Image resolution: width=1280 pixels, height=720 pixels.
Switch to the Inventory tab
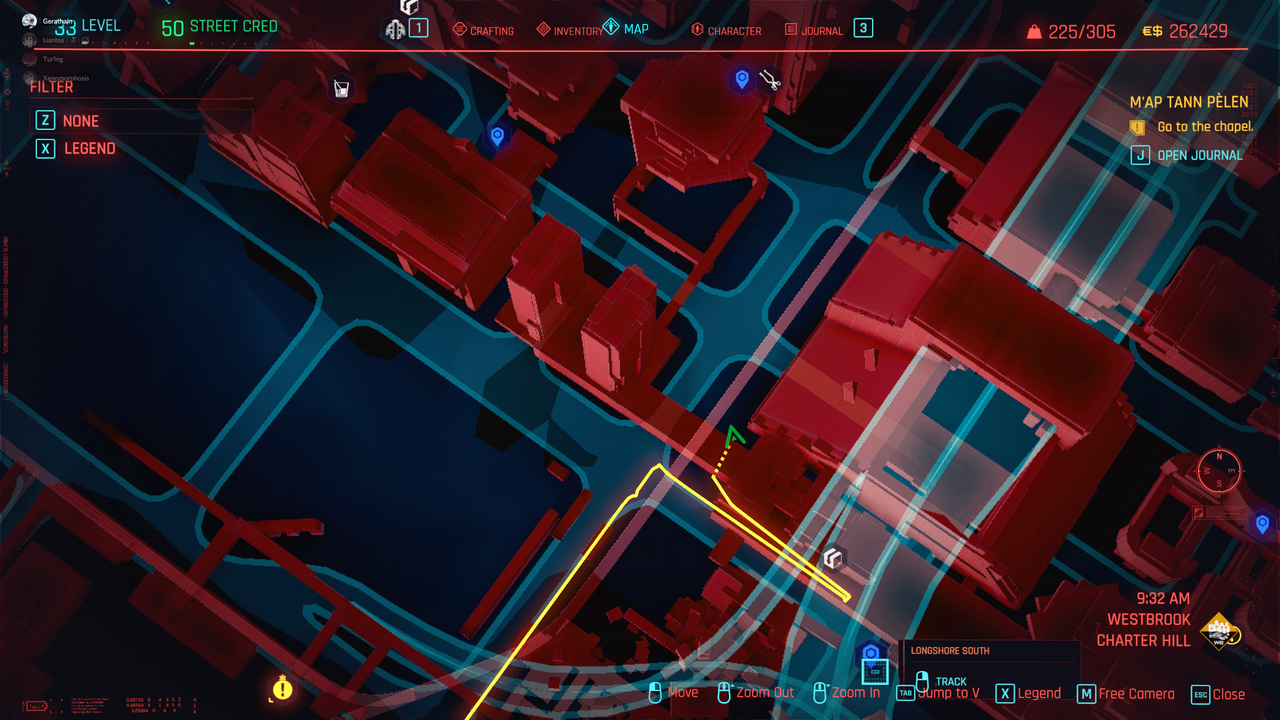[x=569, y=31]
